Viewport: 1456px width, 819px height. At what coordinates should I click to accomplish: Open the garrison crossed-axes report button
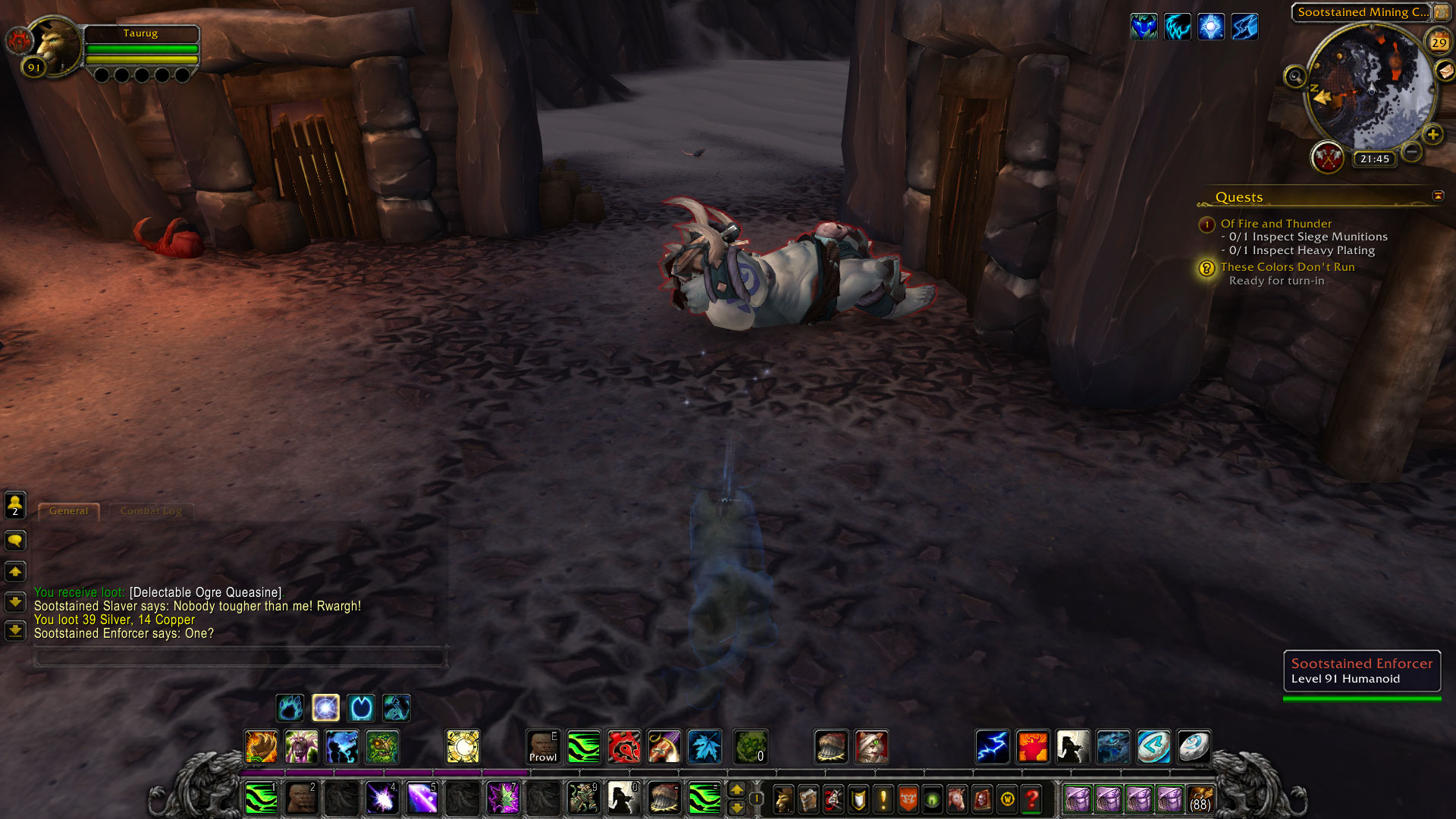point(1327,158)
